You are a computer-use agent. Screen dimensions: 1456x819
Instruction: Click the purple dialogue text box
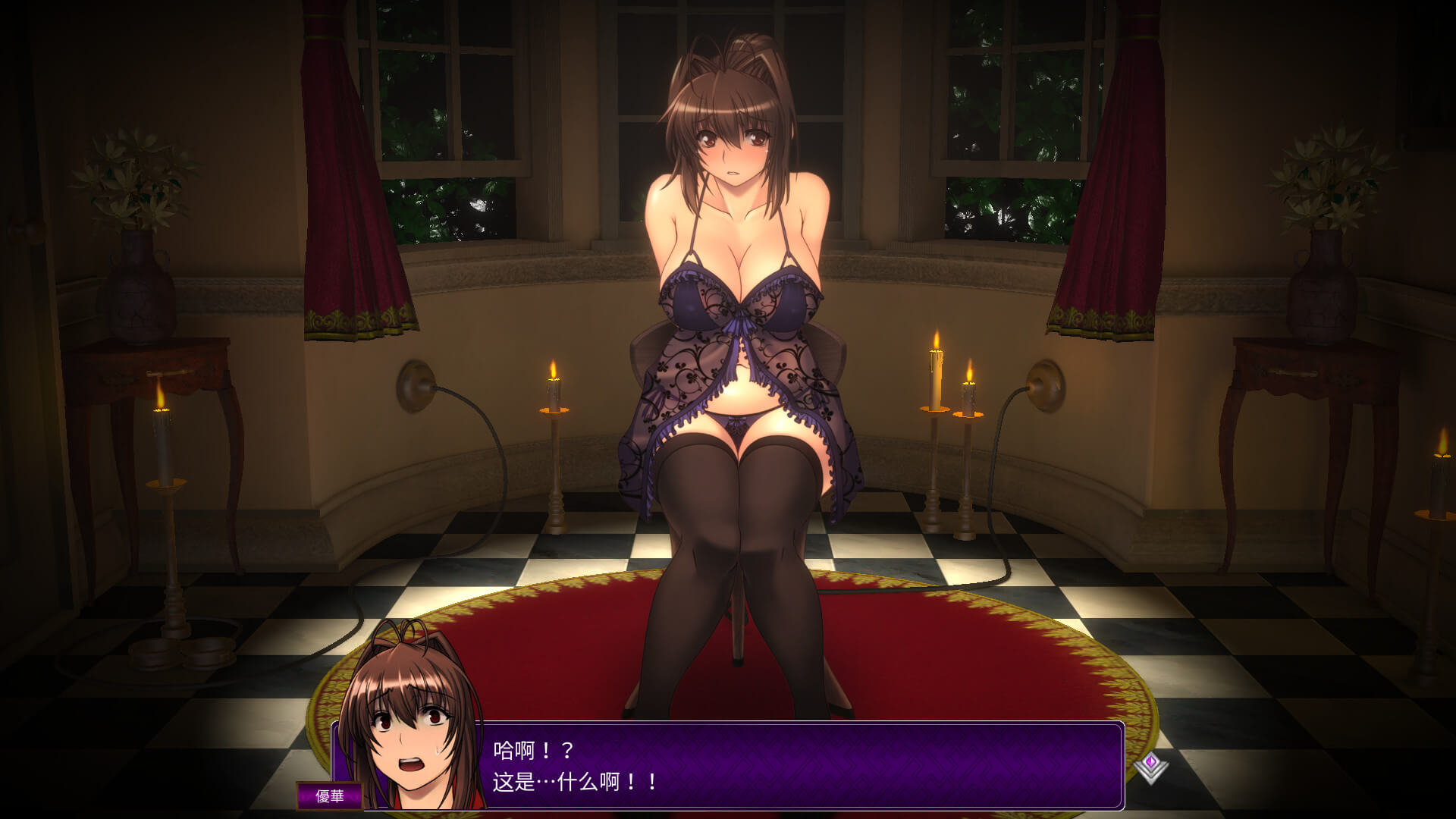804,765
